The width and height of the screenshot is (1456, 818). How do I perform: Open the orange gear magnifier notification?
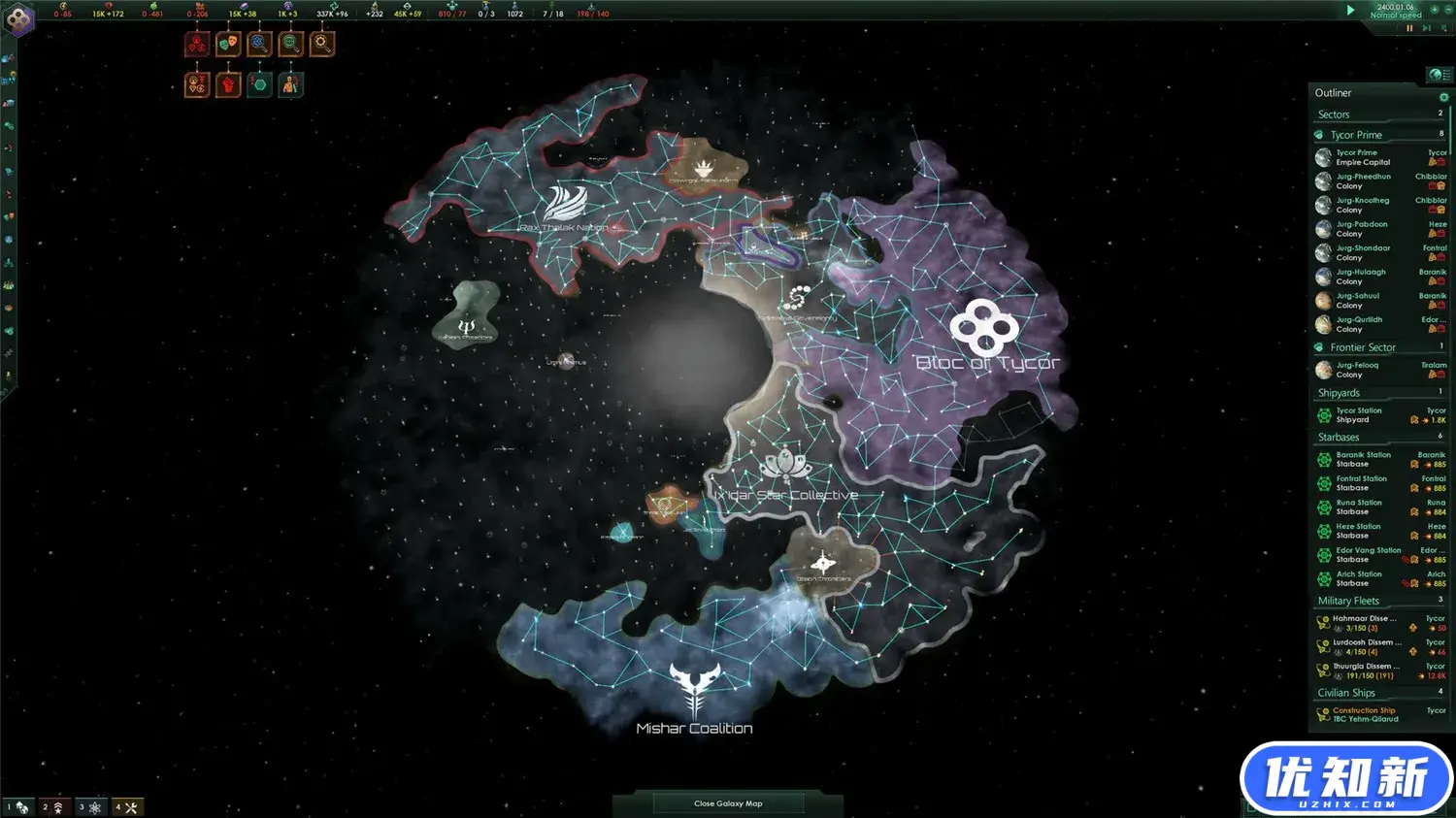(x=321, y=44)
